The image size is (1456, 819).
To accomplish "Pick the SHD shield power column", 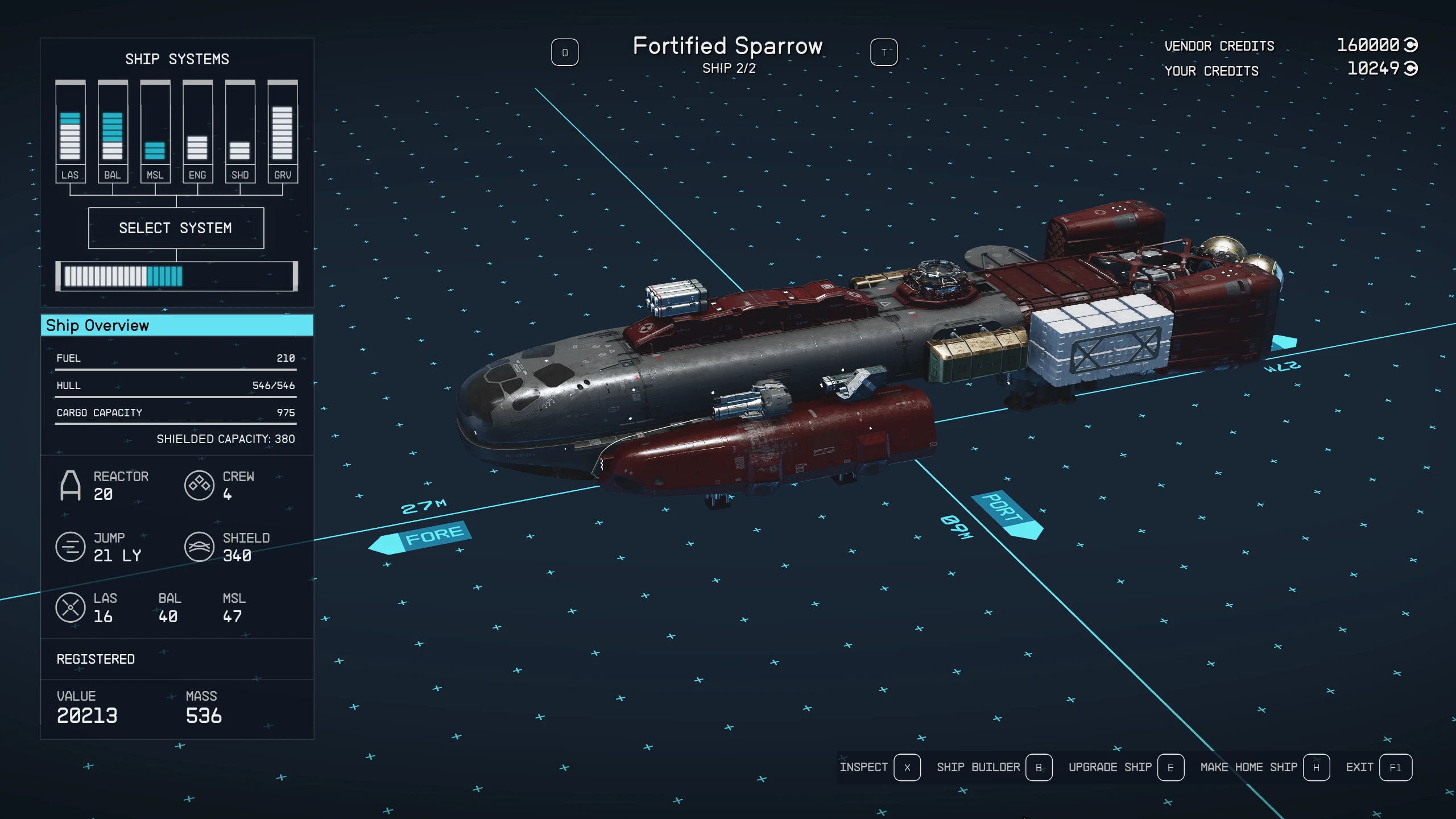I will pyautogui.click(x=240, y=132).
